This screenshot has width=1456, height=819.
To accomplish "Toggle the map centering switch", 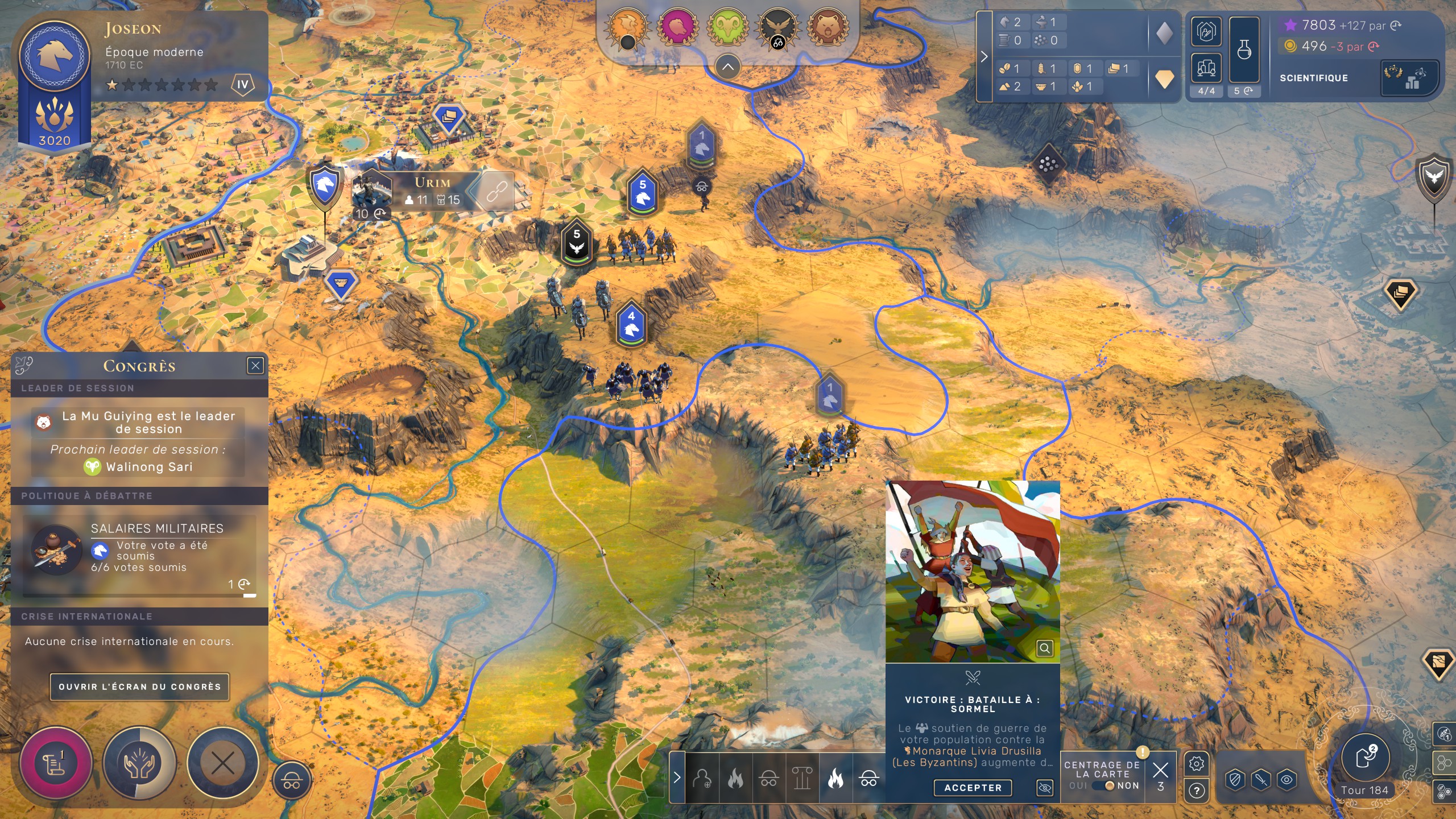I will click(x=1103, y=785).
